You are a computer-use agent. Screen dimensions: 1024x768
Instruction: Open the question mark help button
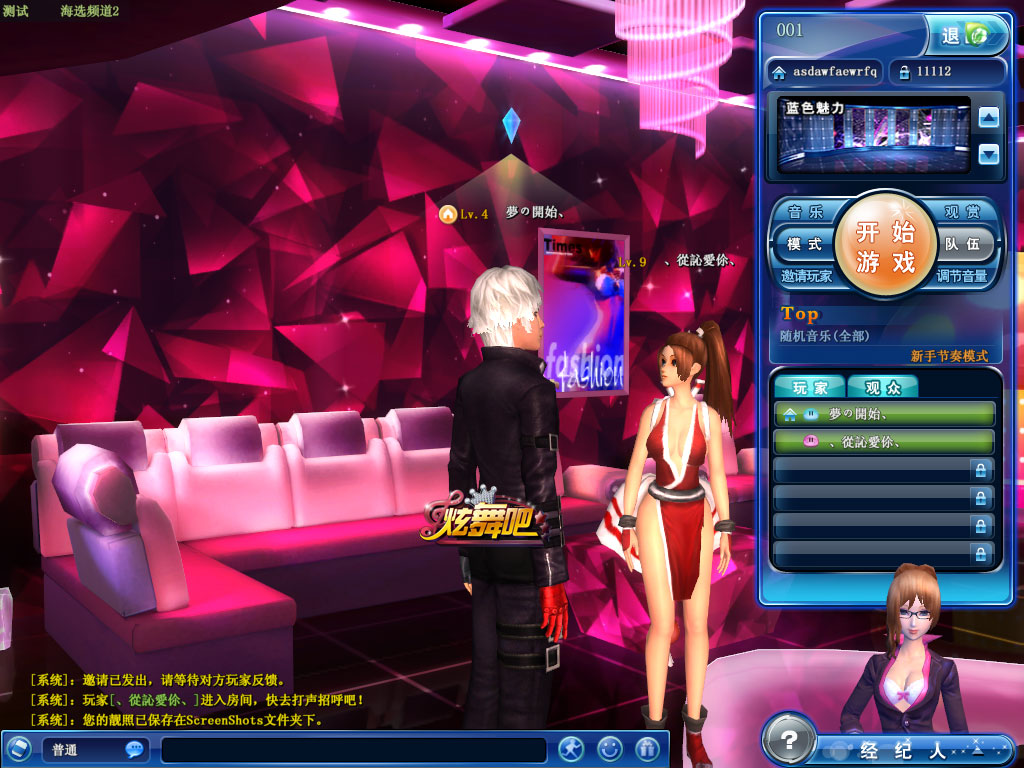(x=789, y=741)
